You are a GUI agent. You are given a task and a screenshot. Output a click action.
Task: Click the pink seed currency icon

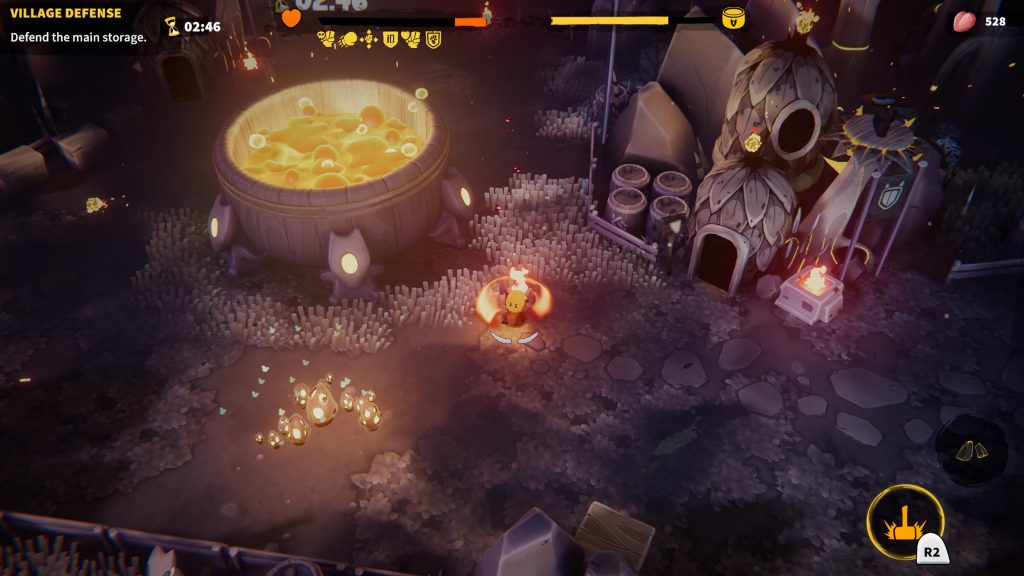coord(964,21)
